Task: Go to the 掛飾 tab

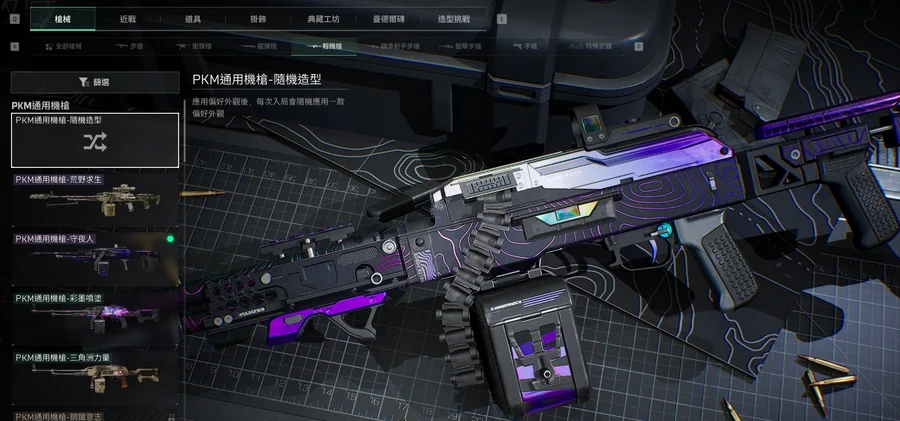Action: coord(258,18)
